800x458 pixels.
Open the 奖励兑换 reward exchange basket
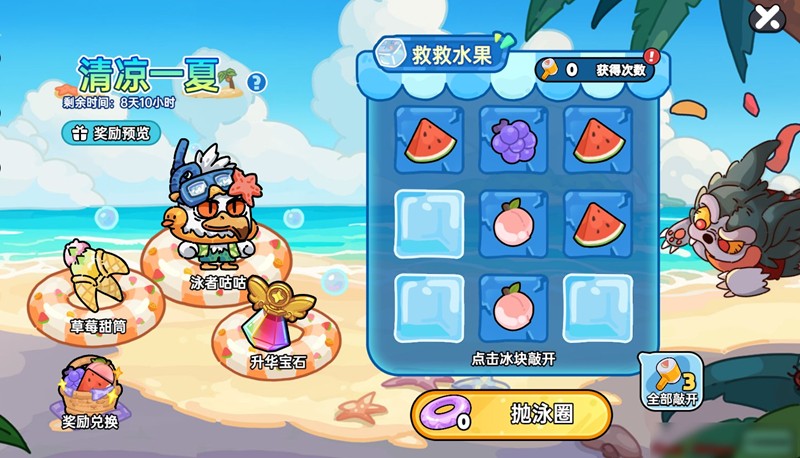click(90, 392)
